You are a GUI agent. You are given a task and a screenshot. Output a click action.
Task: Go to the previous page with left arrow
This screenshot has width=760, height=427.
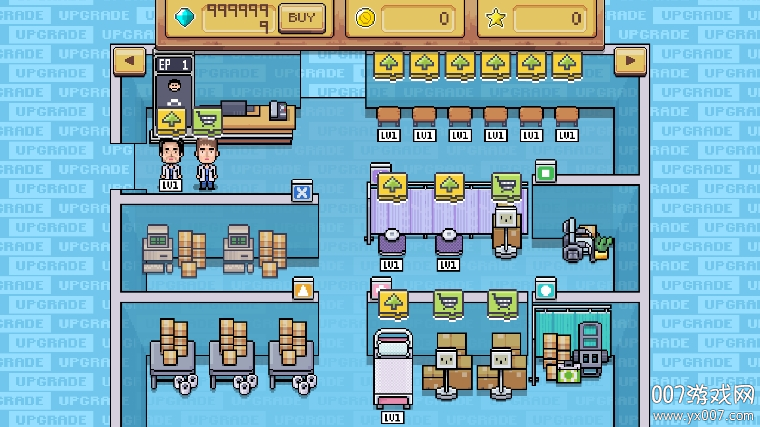[130, 62]
